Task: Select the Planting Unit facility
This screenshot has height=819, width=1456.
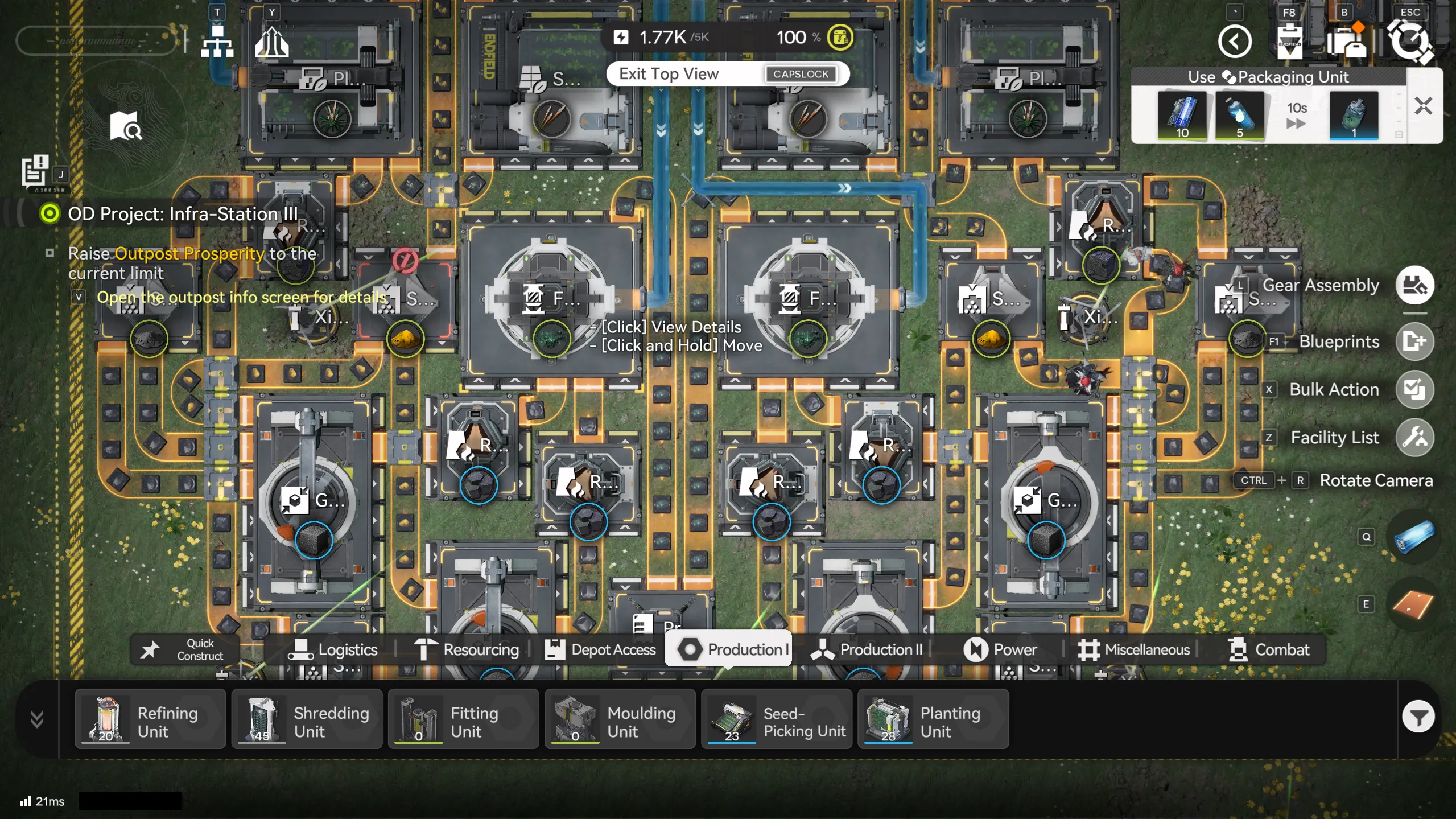Action: click(x=933, y=720)
